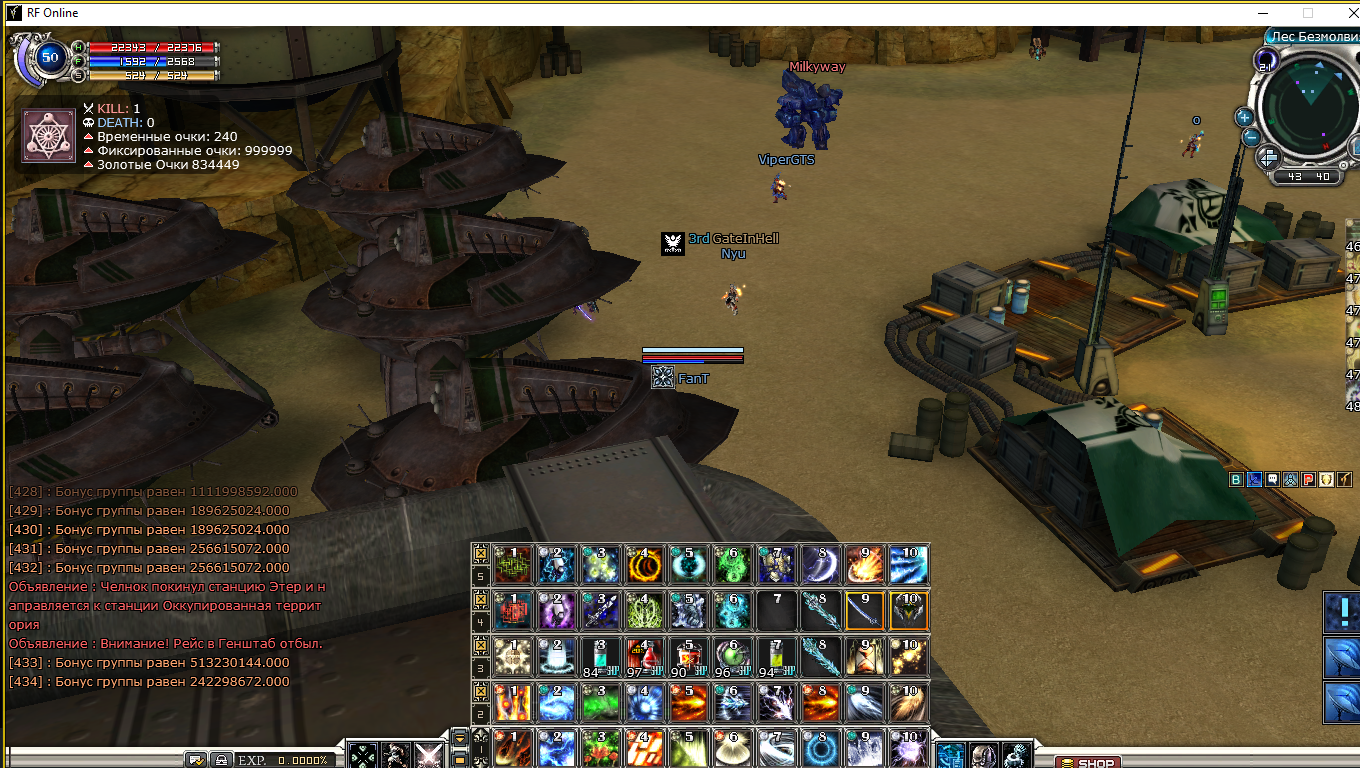Image resolution: width=1360 pixels, height=768 pixels.
Task: Cast the red flowers skill in bottom row
Action: point(599,748)
